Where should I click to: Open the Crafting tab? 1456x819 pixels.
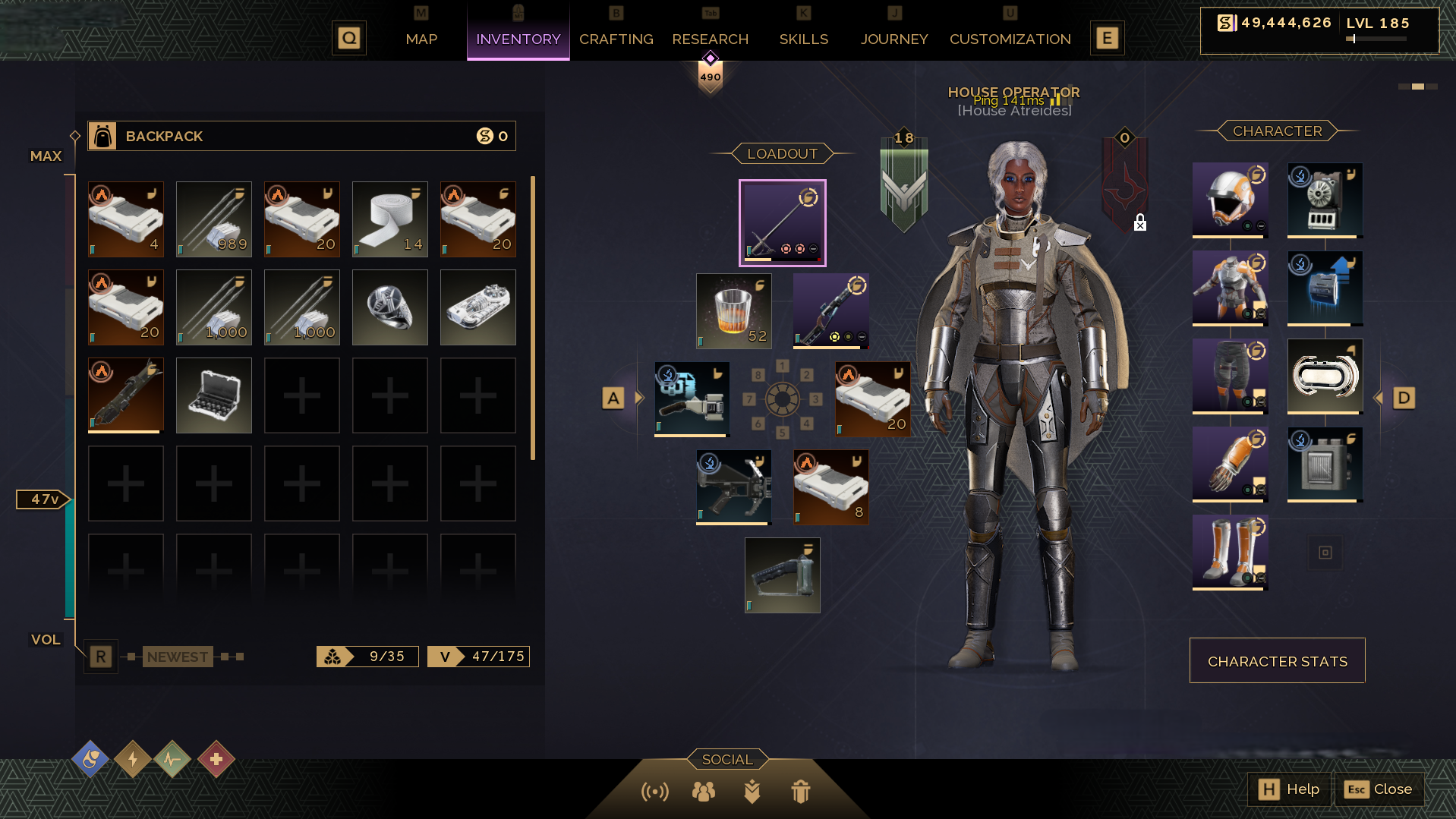click(616, 39)
